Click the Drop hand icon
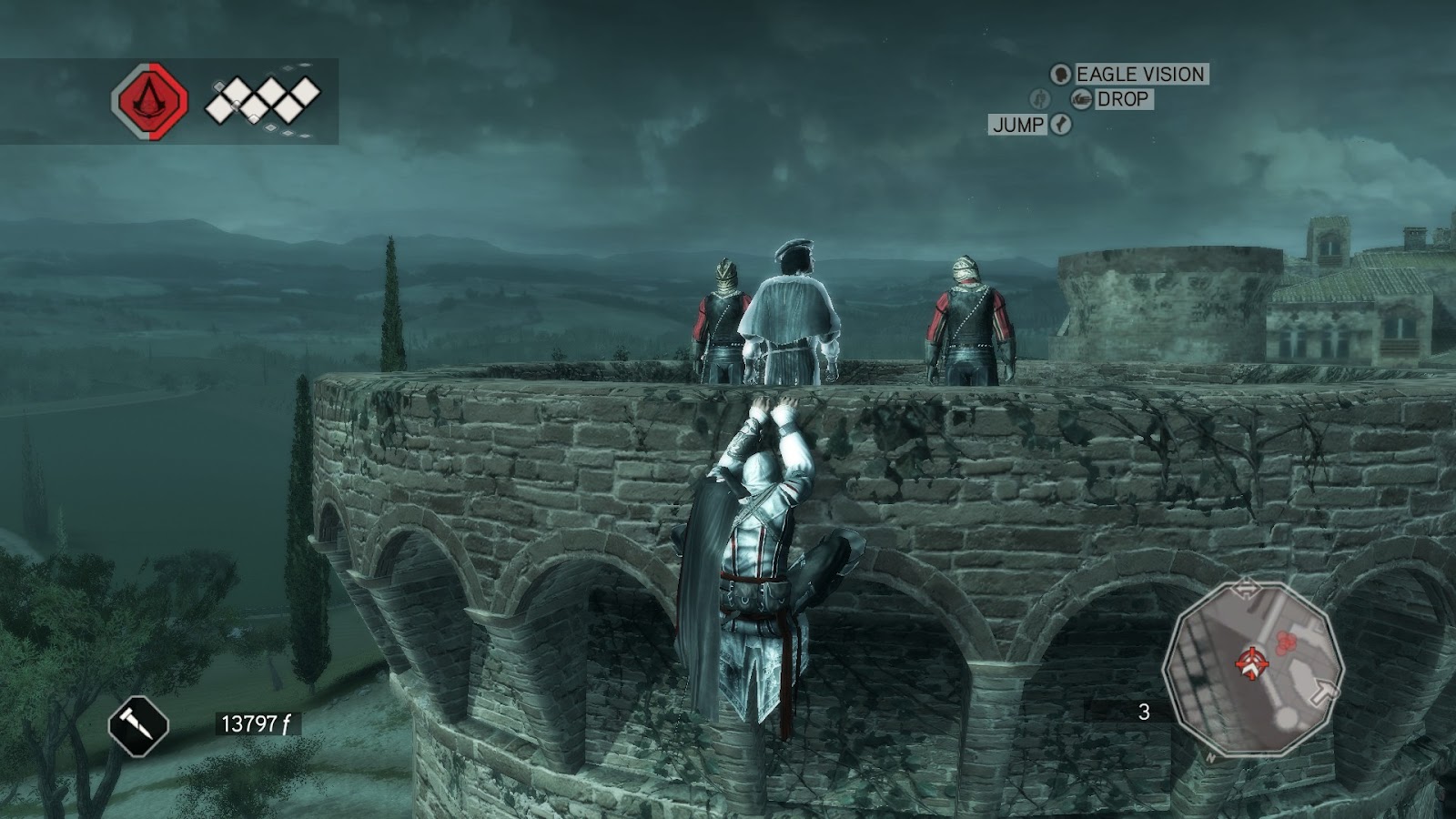This screenshot has height=819, width=1456. point(1082,99)
